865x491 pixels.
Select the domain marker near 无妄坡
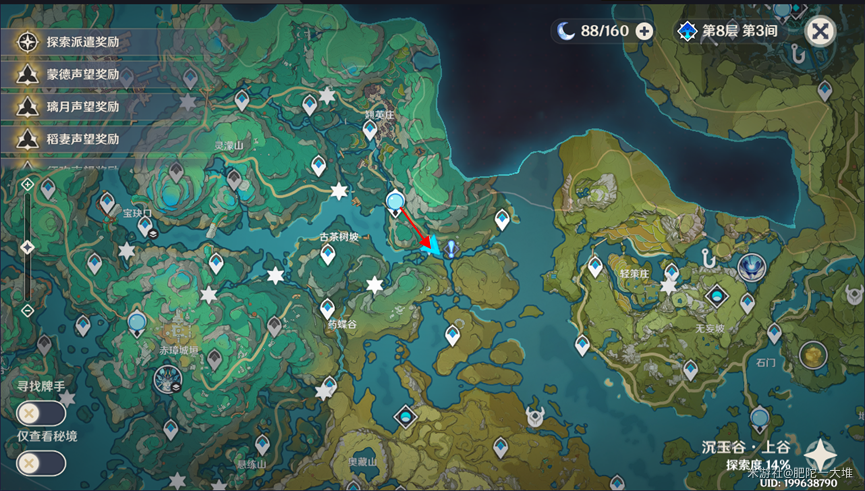716,296
